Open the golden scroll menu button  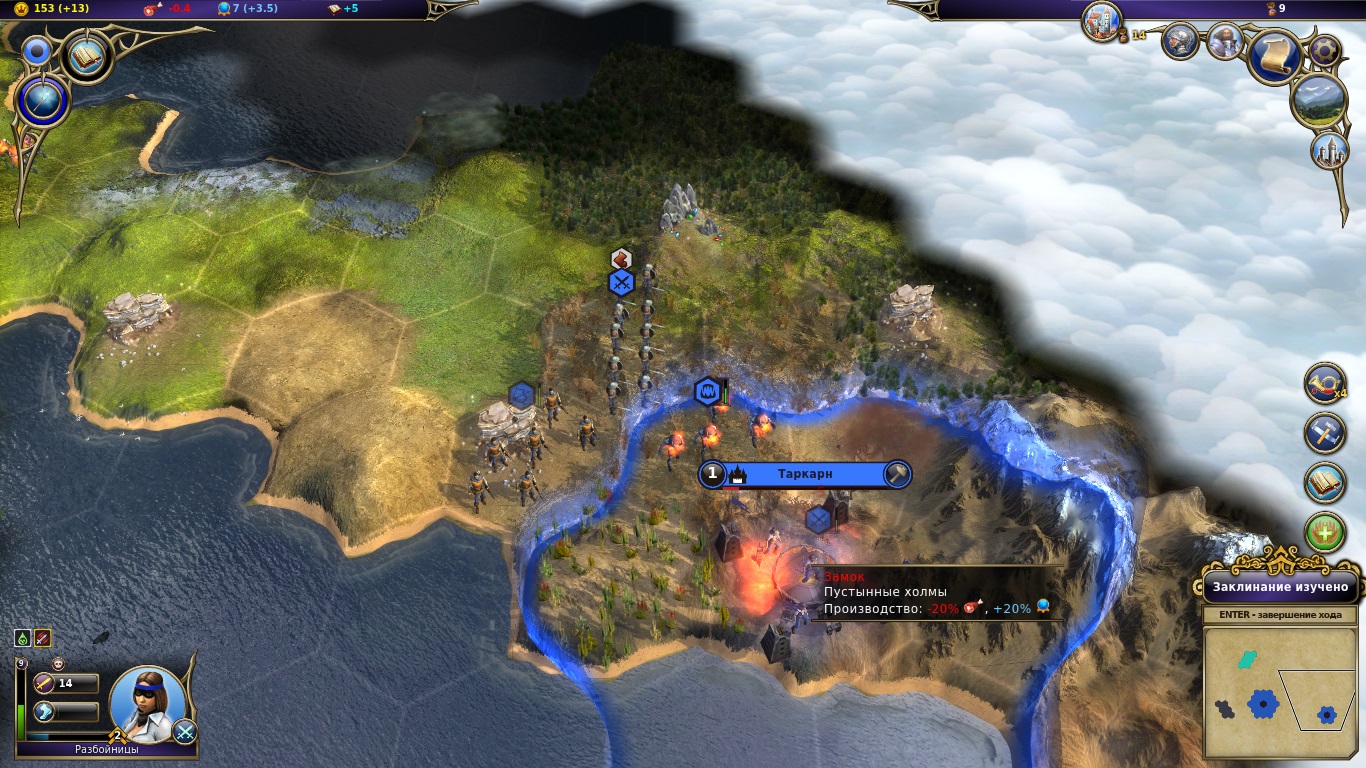click(1274, 55)
